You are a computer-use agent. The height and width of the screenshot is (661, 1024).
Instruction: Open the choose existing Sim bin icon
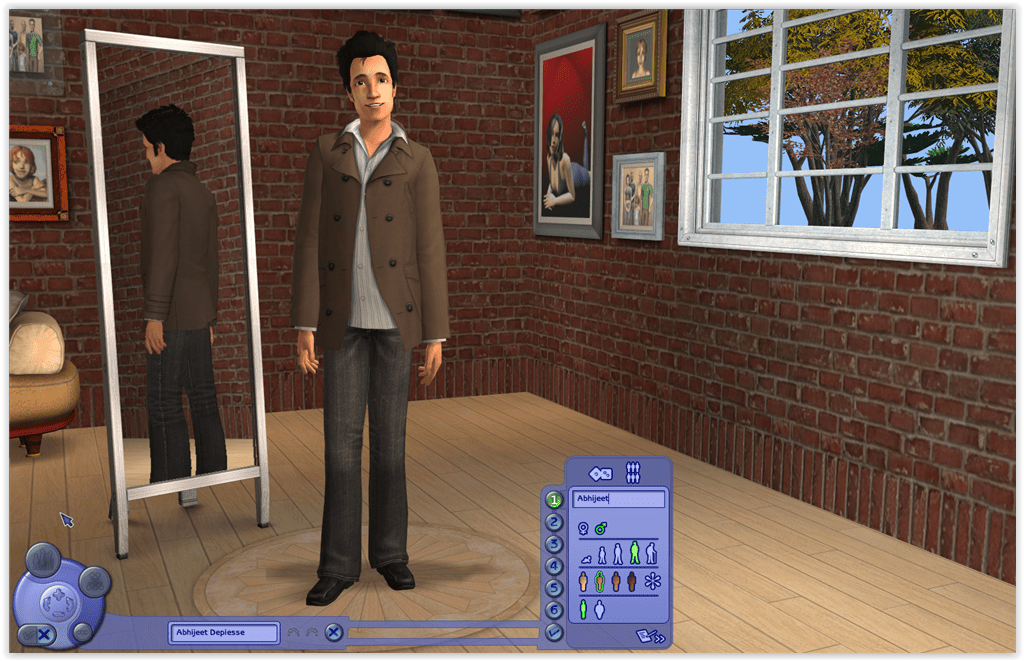tap(632, 472)
